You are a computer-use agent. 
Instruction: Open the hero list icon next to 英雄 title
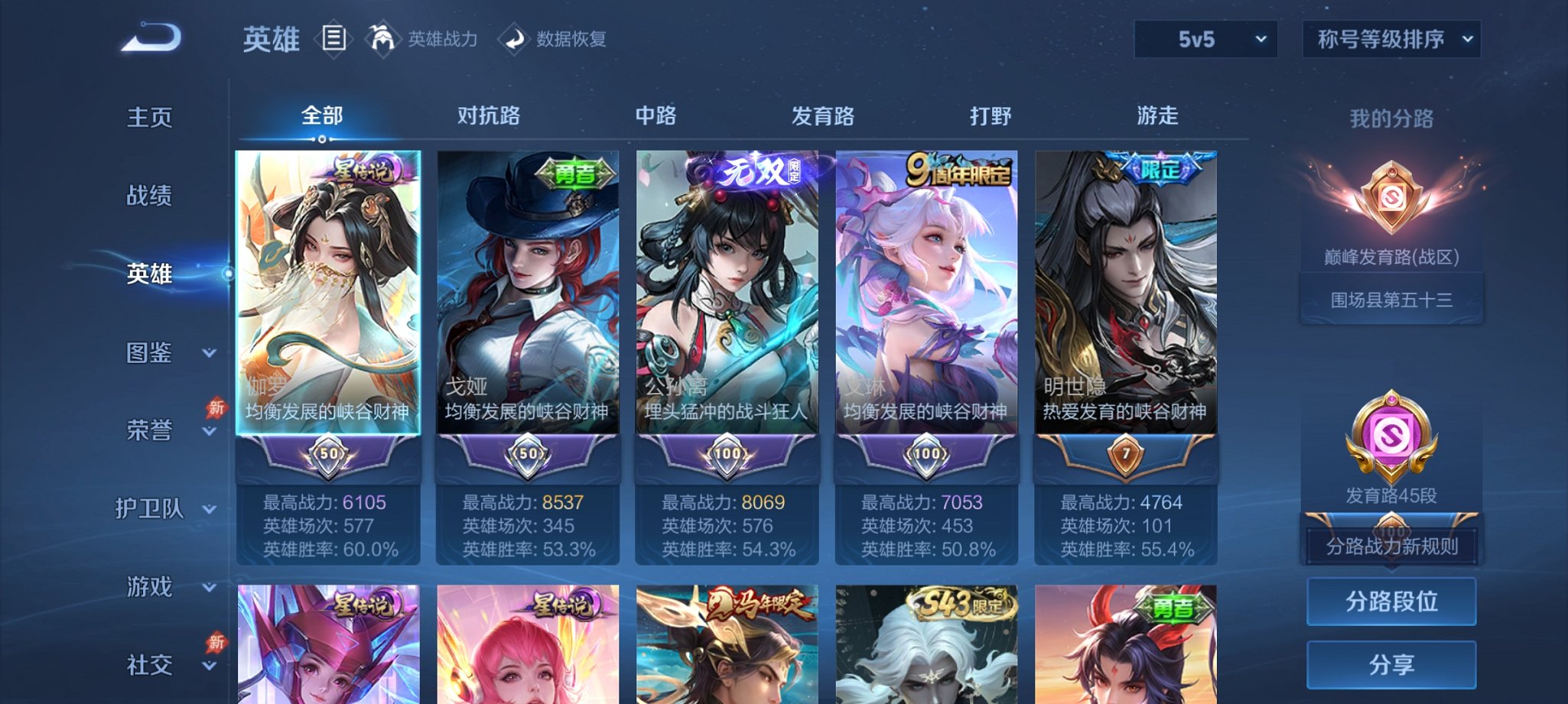tap(334, 37)
